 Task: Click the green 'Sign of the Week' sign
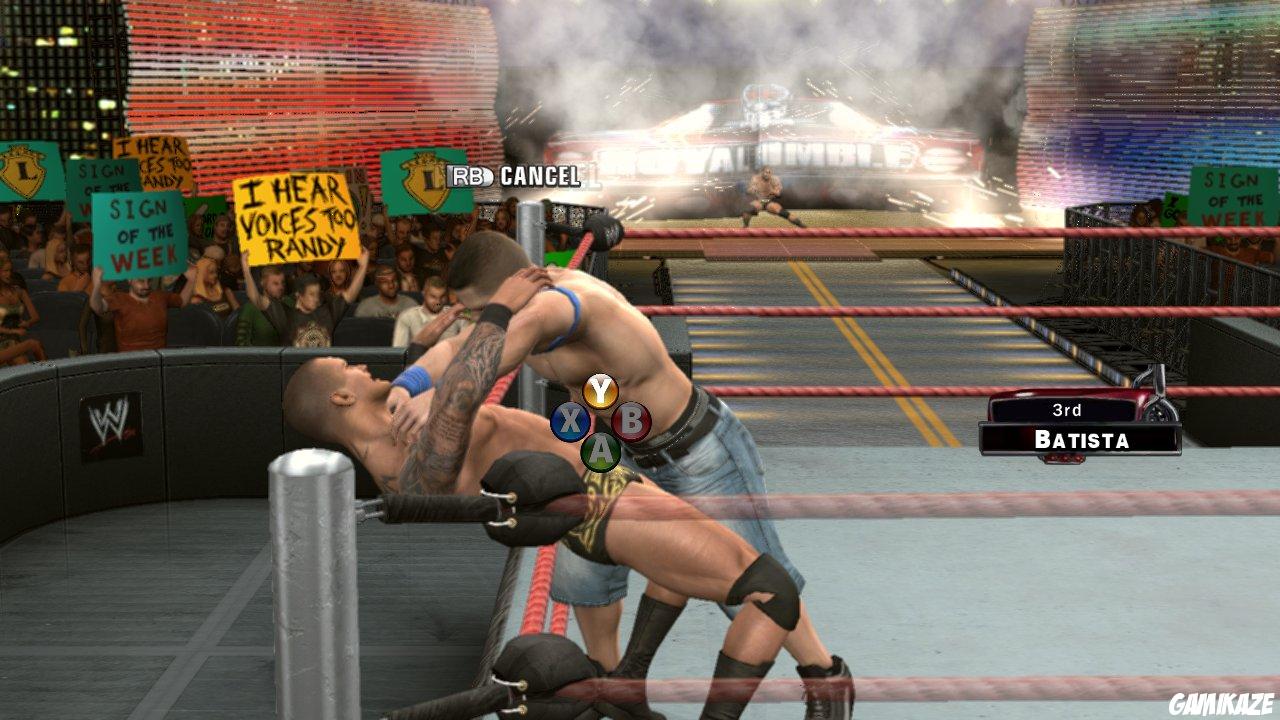[140, 235]
